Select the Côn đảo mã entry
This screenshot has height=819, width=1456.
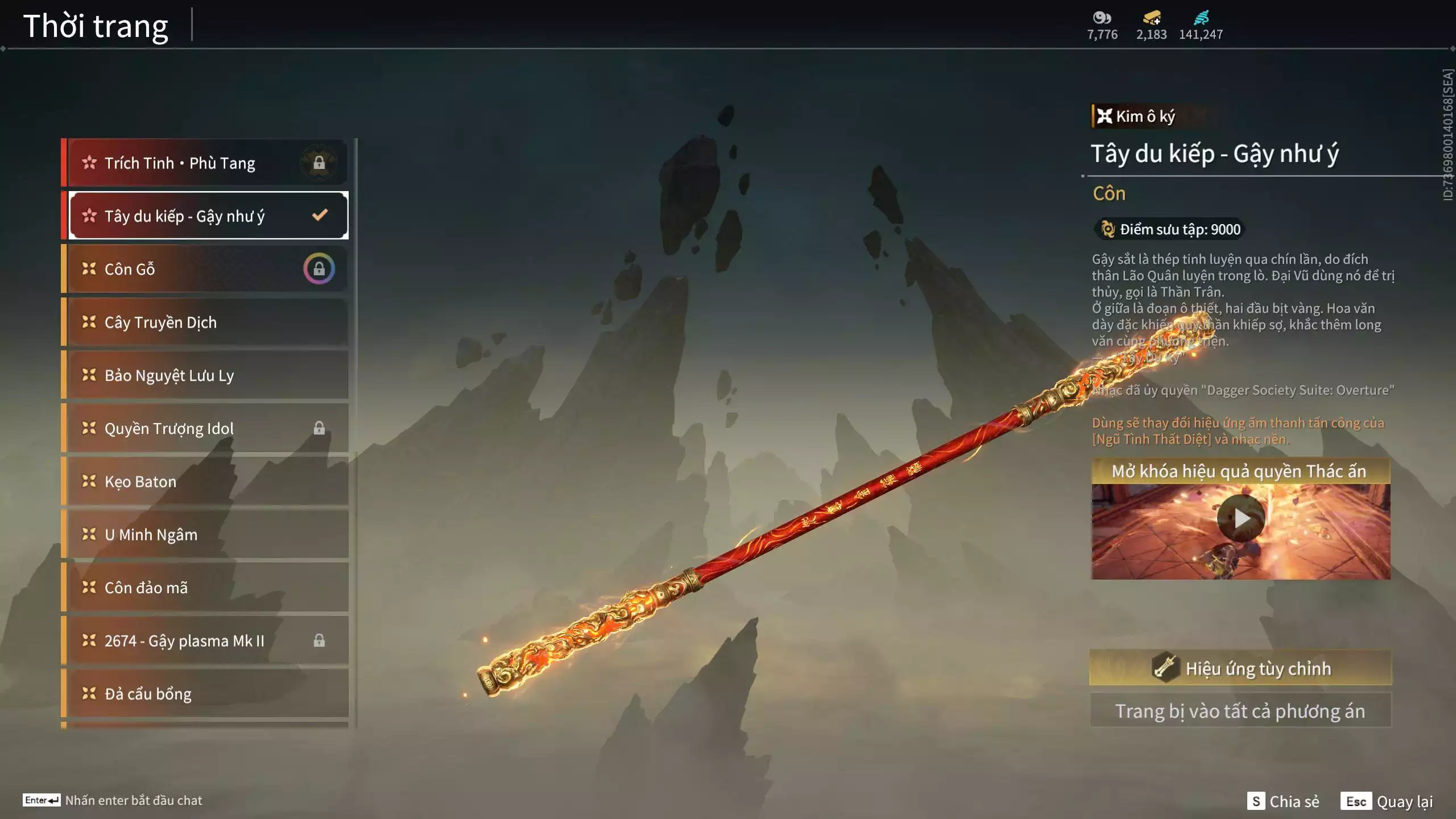coord(206,588)
